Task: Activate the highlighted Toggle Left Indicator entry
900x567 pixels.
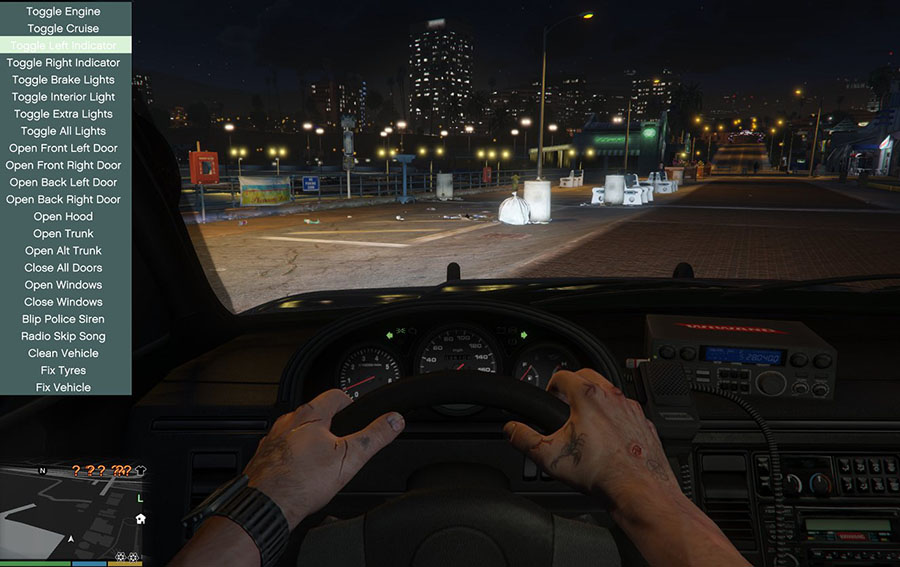Action: [x=63, y=46]
